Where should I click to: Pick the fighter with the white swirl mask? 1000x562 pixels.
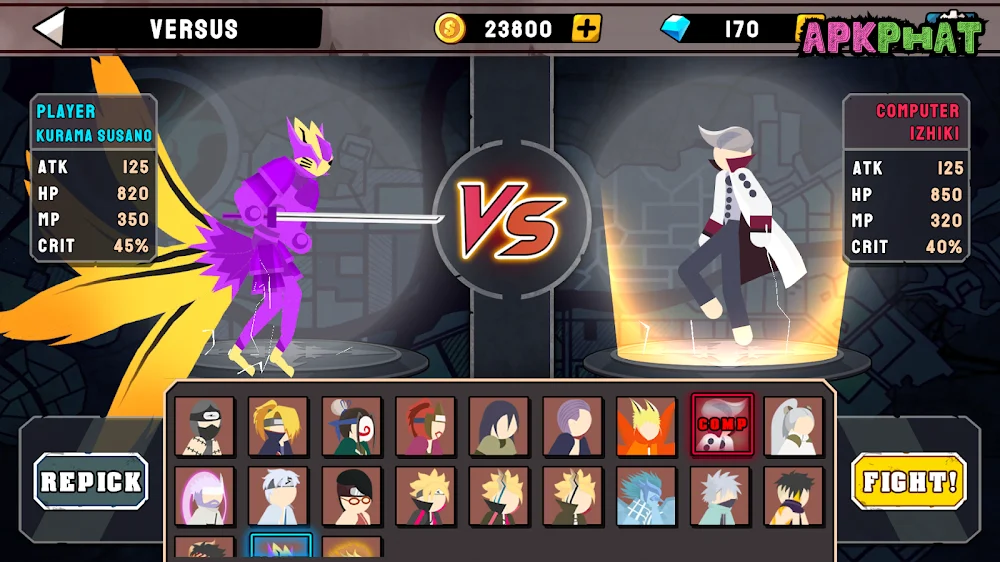coord(352,427)
